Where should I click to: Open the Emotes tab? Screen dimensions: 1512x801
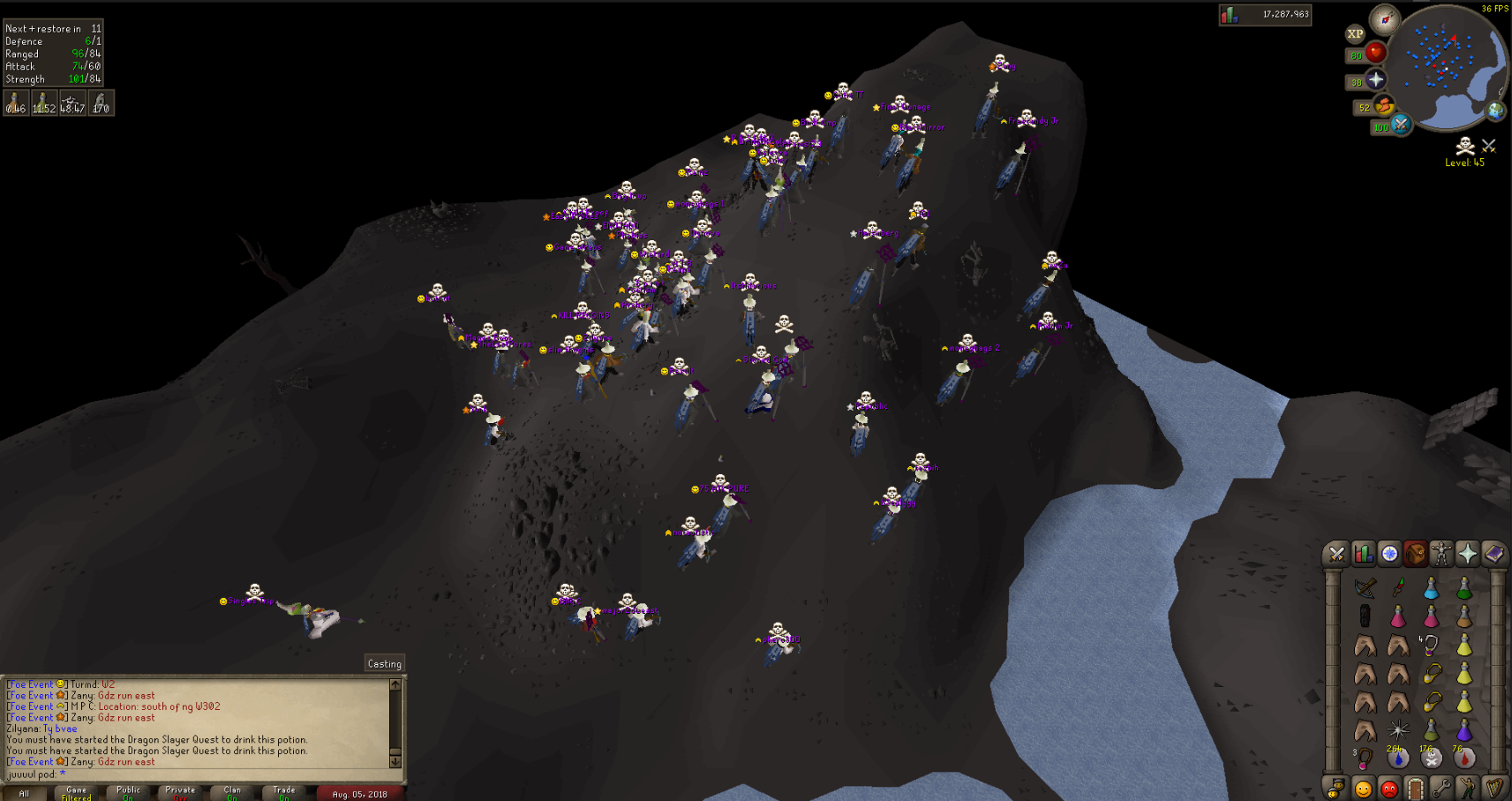[1466, 786]
